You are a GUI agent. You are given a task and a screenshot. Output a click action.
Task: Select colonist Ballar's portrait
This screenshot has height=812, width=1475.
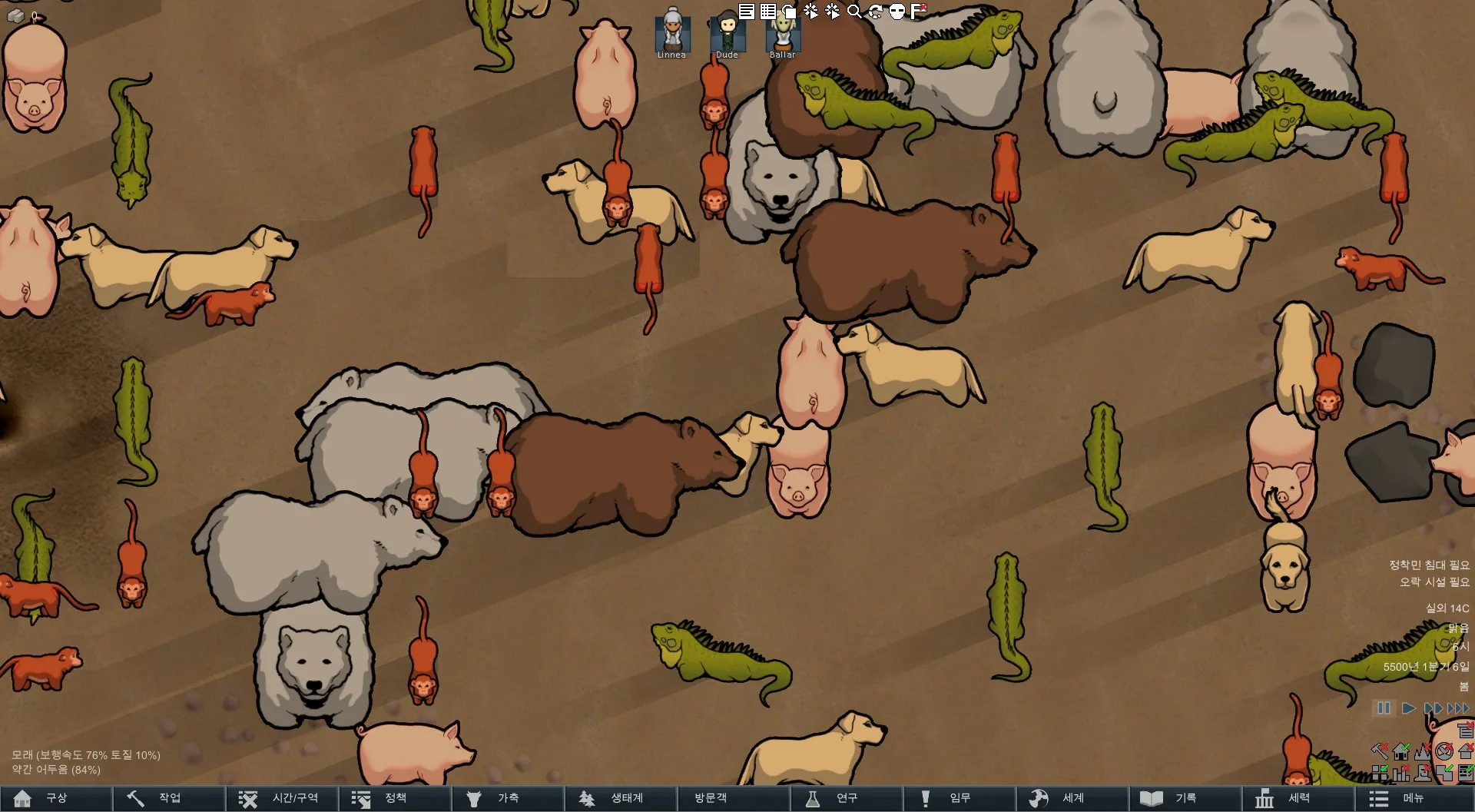pyautogui.click(x=782, y=33)
